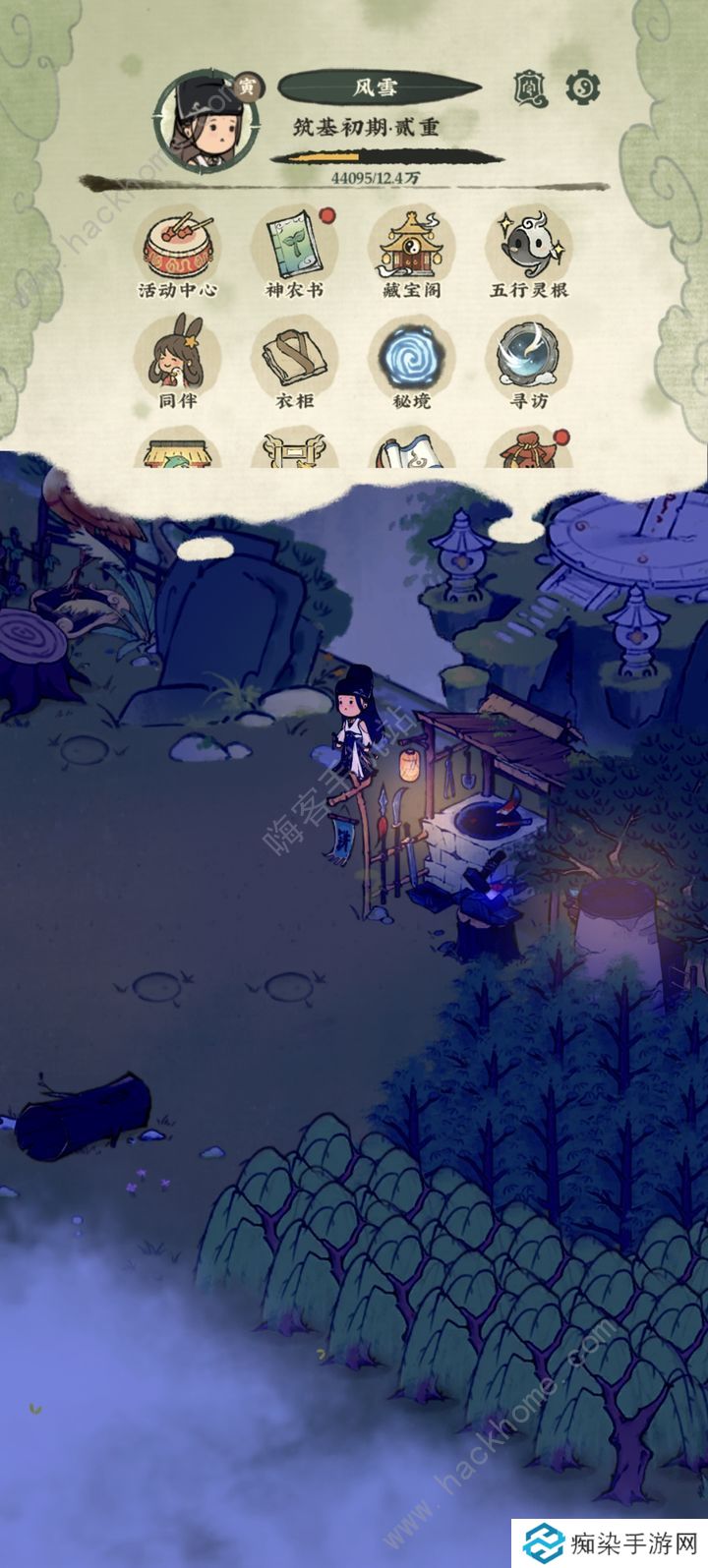
Task: Select the 风雪 player name banner
Action: 377,87
